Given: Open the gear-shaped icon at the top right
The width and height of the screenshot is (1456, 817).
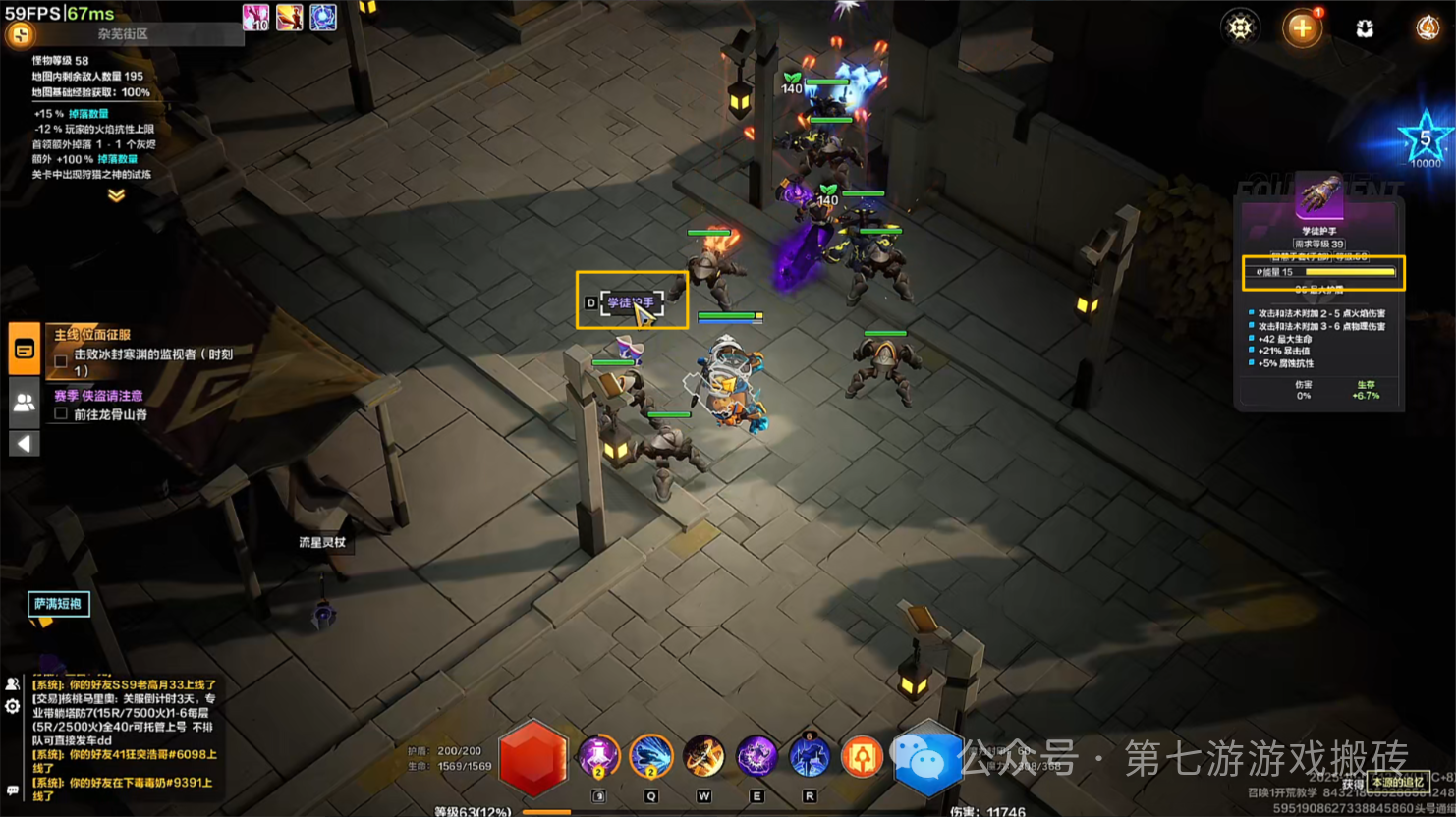Looking at the screenshot, I should [1240, 27].
